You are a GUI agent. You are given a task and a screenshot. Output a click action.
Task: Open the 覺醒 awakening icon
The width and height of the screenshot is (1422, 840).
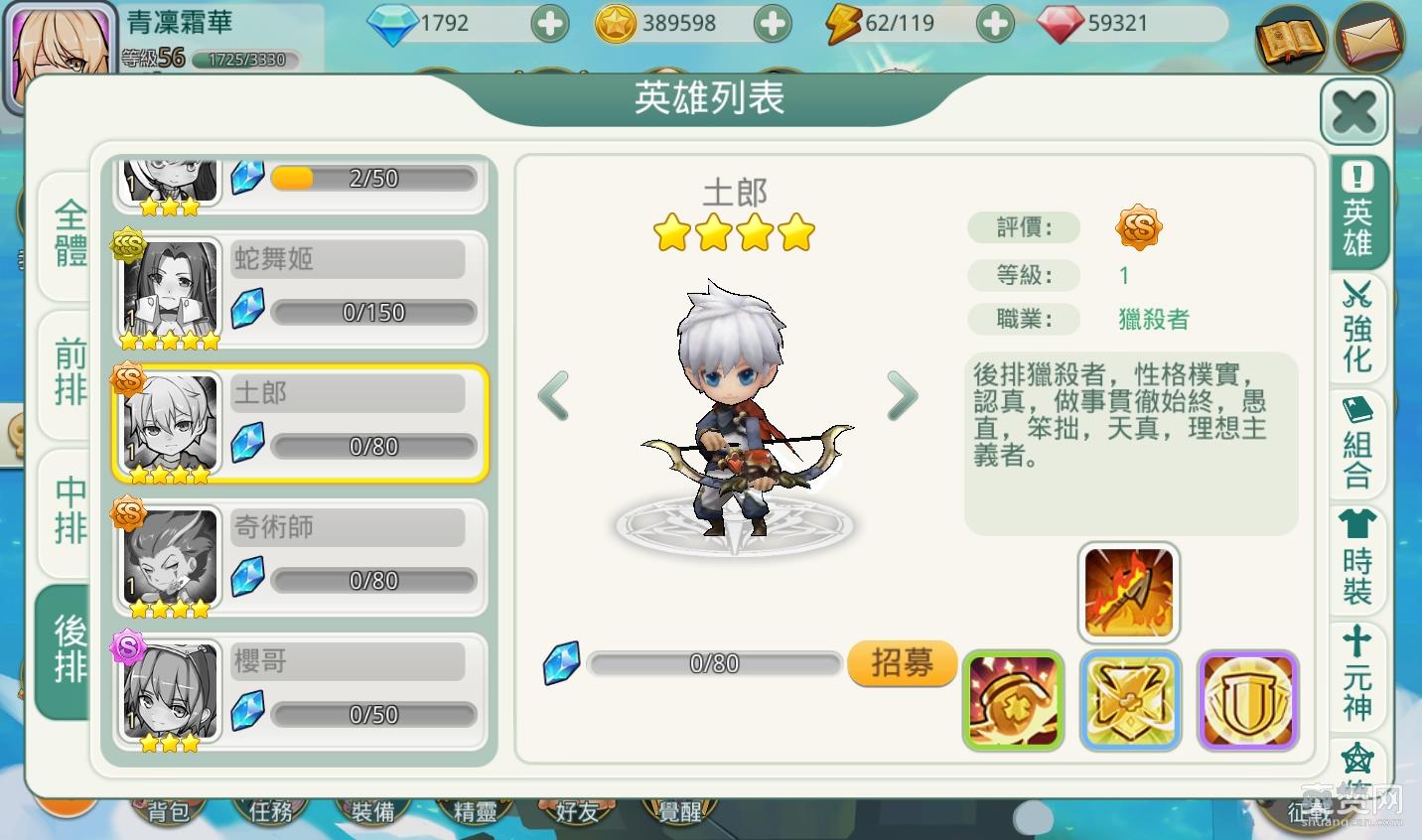pyautogui.click(x=678, y=811)
